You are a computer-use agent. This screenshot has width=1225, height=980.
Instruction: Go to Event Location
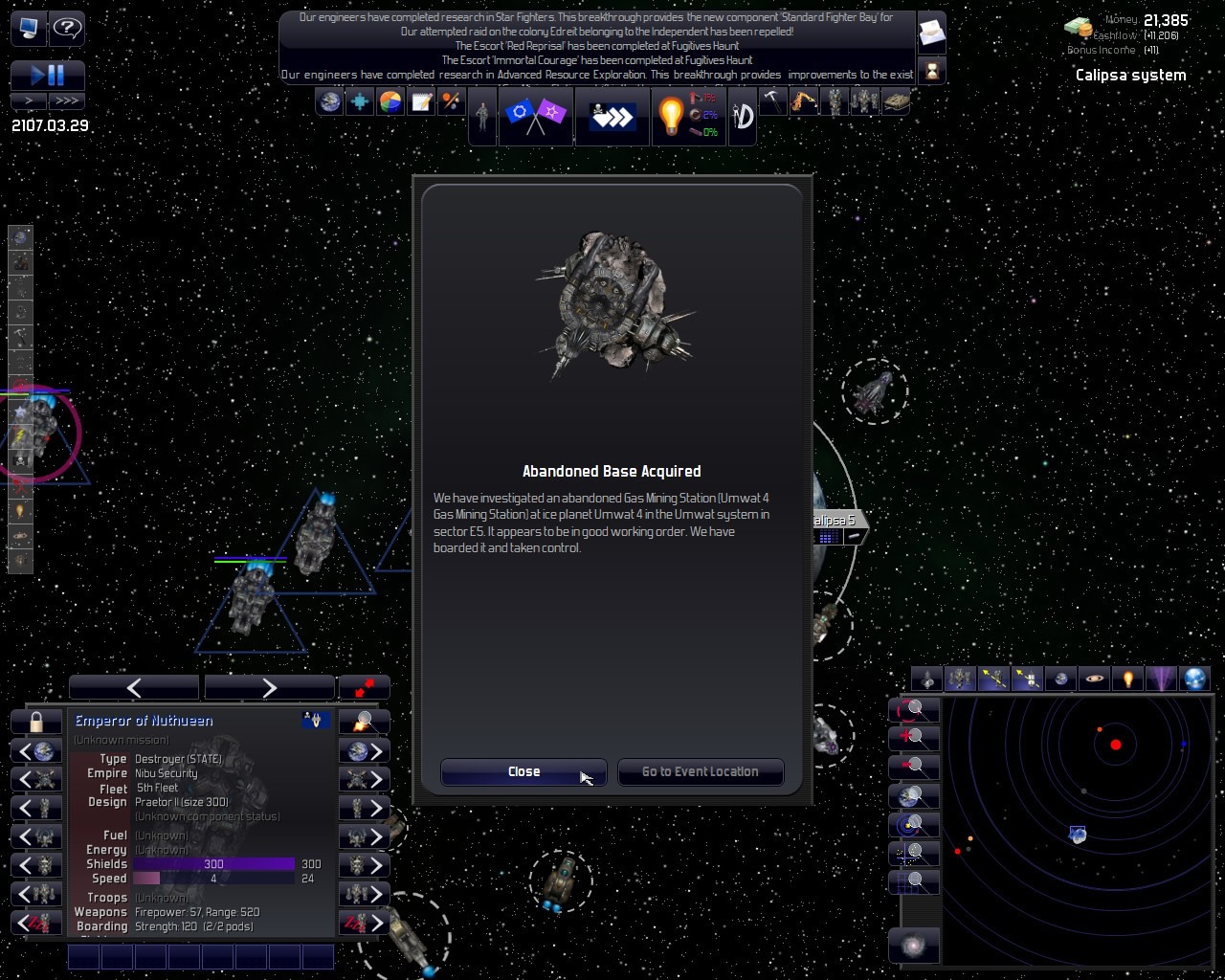700,772
